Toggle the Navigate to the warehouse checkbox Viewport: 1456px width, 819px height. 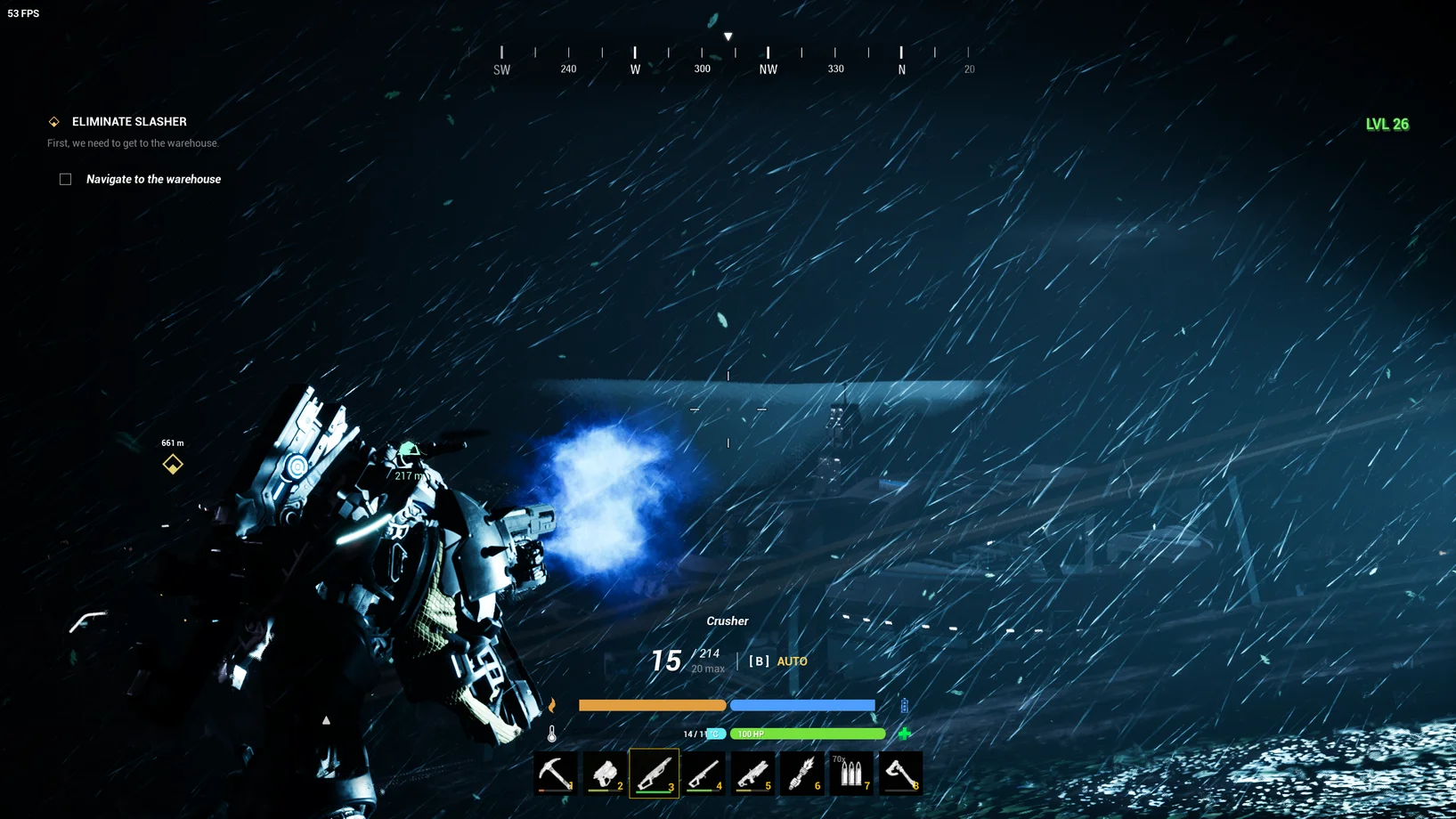(66, 179)
